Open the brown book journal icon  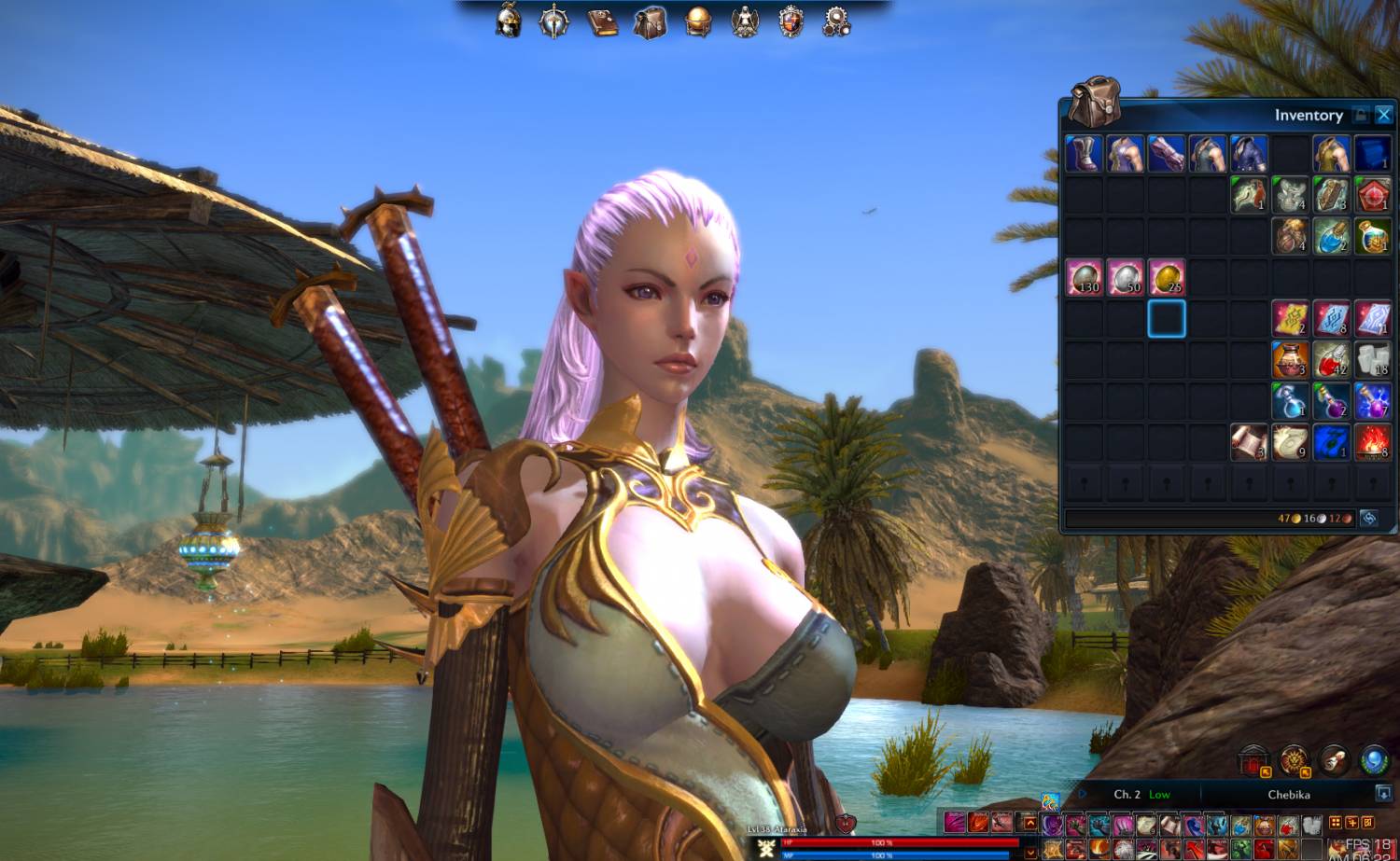click(603, 21)
